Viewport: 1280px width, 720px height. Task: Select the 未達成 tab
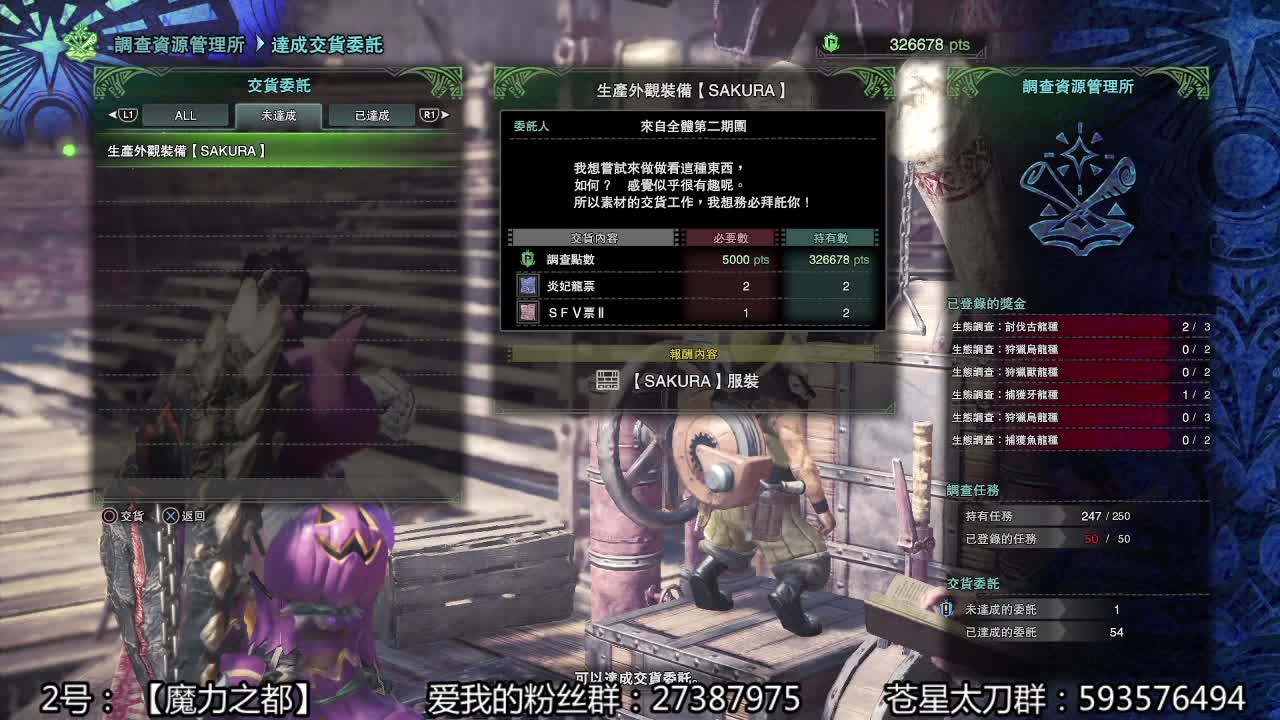point(277,114)
